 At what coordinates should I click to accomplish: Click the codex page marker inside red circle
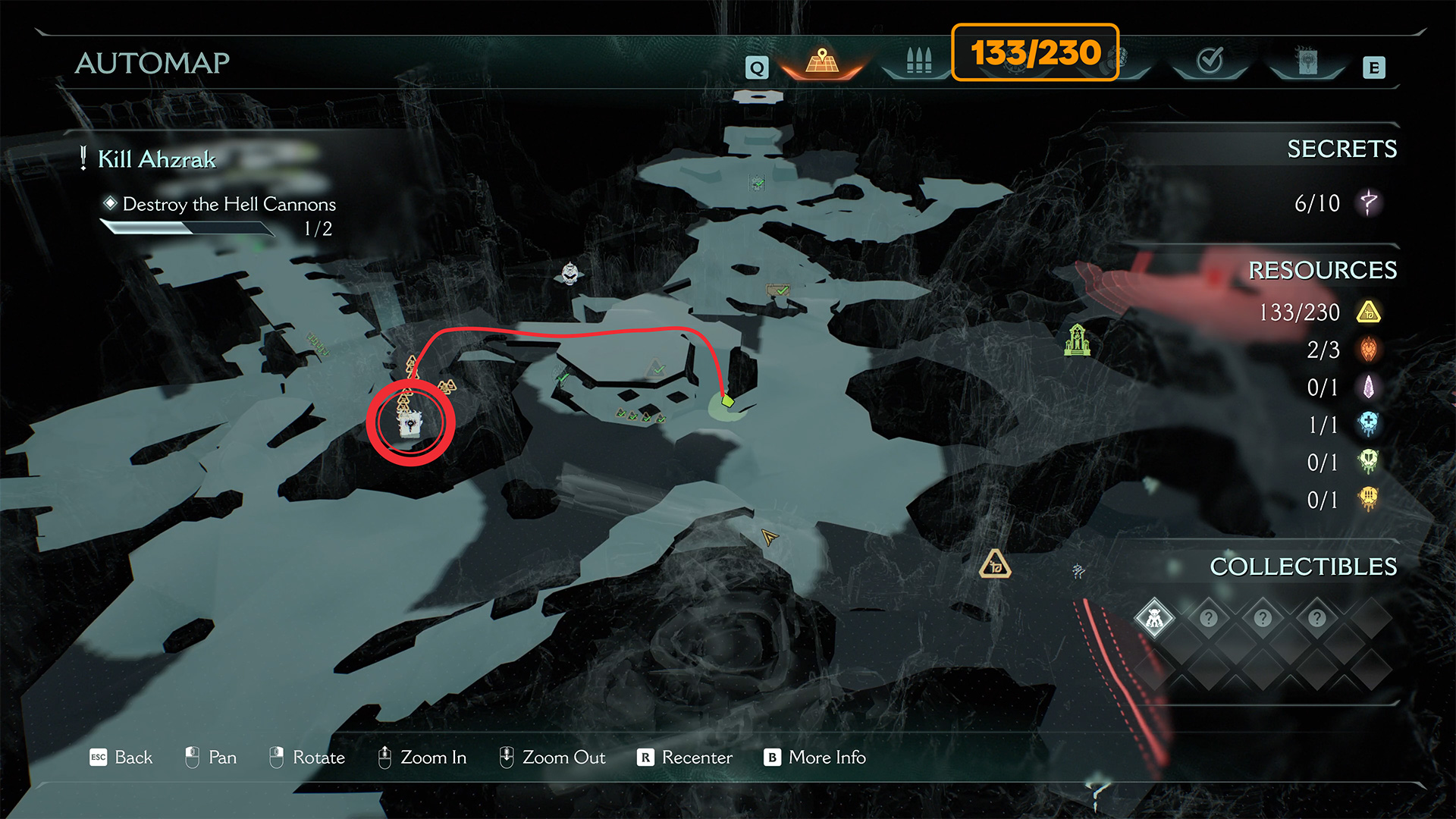(x=410, y=424)
